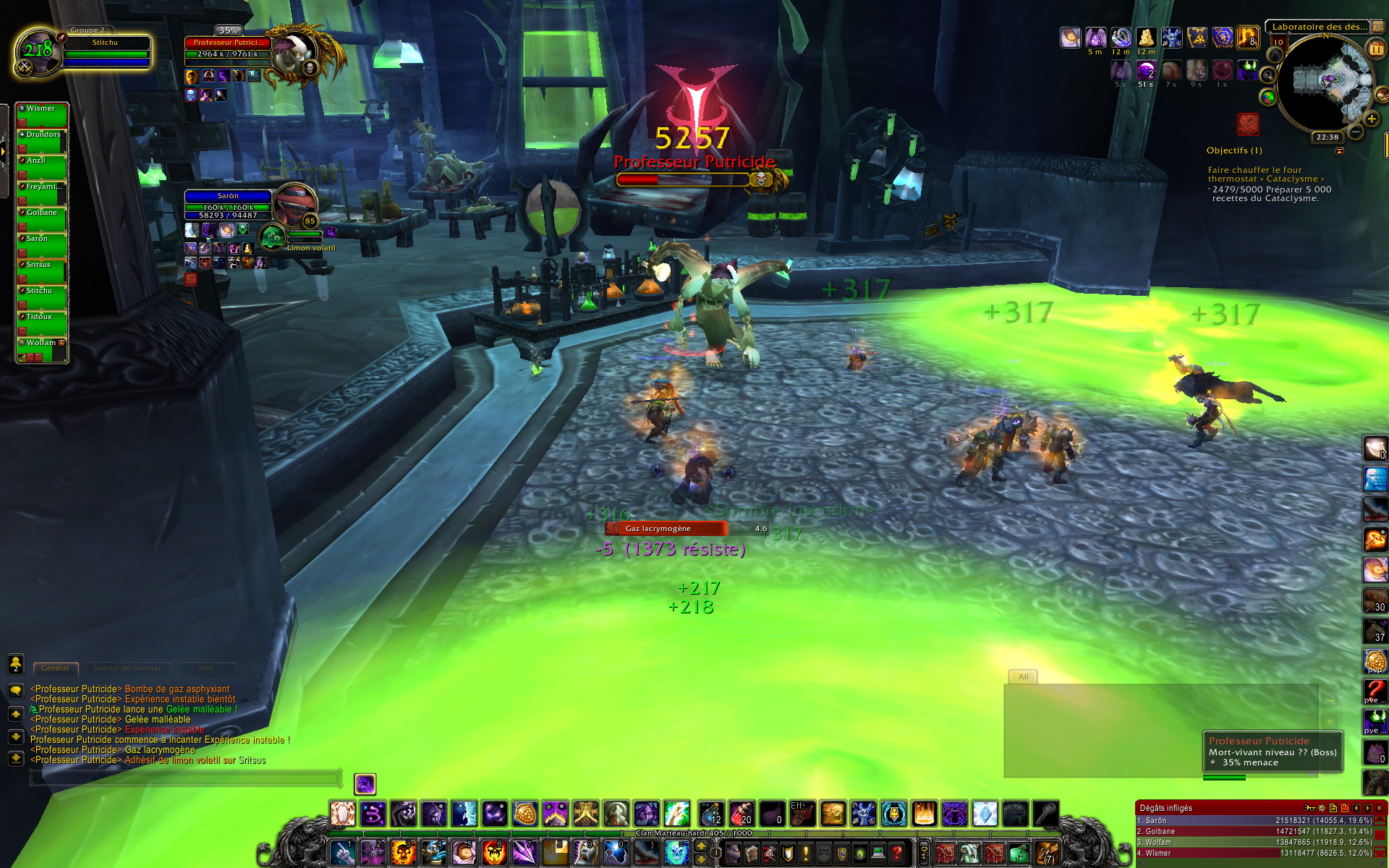
Task: Switch to Journal de combat chat tab
Action: (127, 668)
